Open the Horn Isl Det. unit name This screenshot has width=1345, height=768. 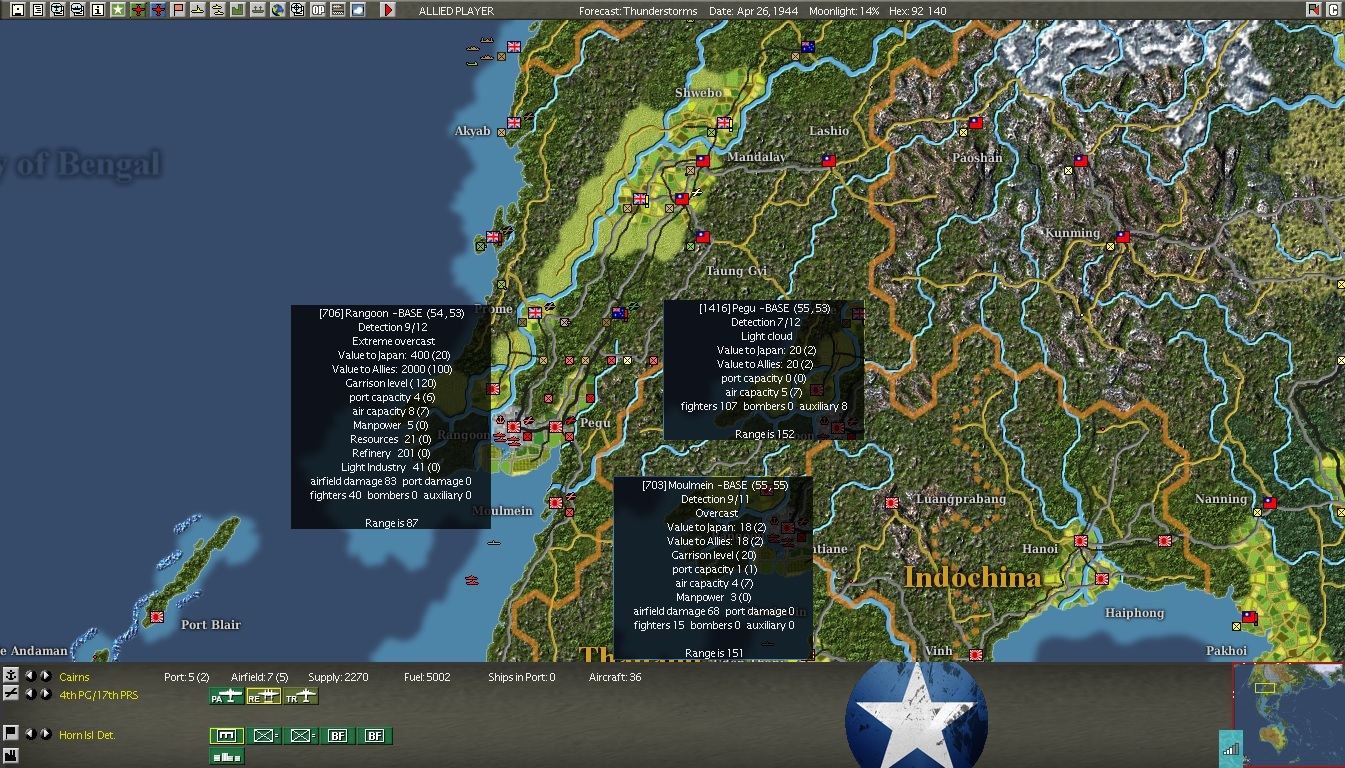87,735
